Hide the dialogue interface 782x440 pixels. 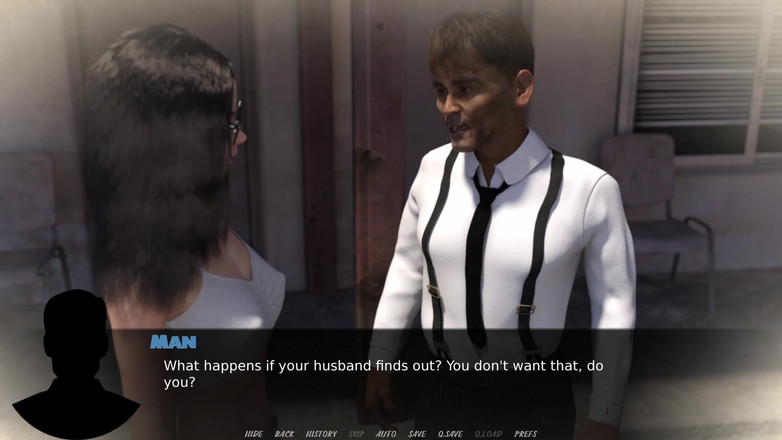coord(254,434)
